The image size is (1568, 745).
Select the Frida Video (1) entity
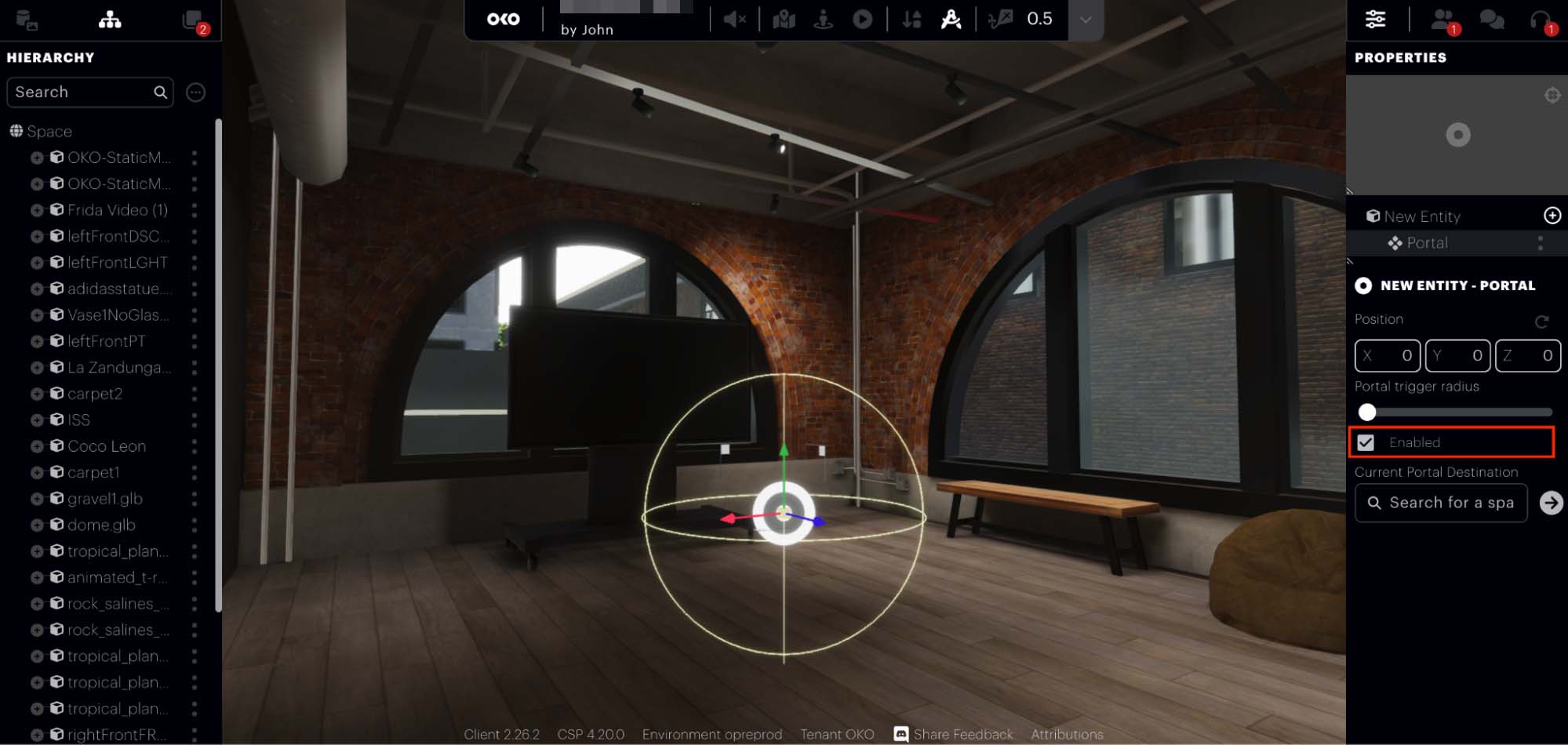click(x=117, y=210)
